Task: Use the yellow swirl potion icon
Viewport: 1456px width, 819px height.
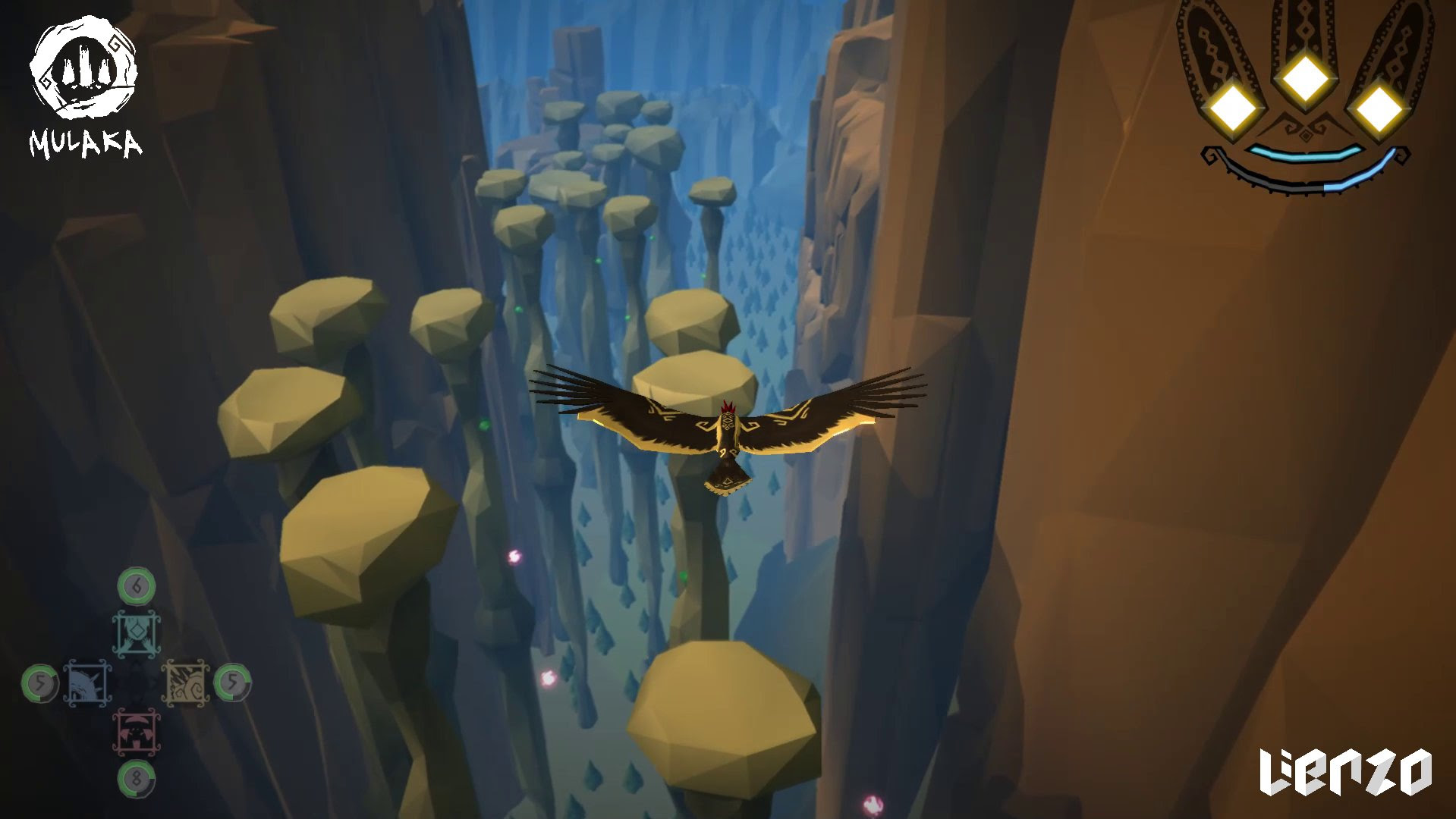Action: click(x=186, y=684)
